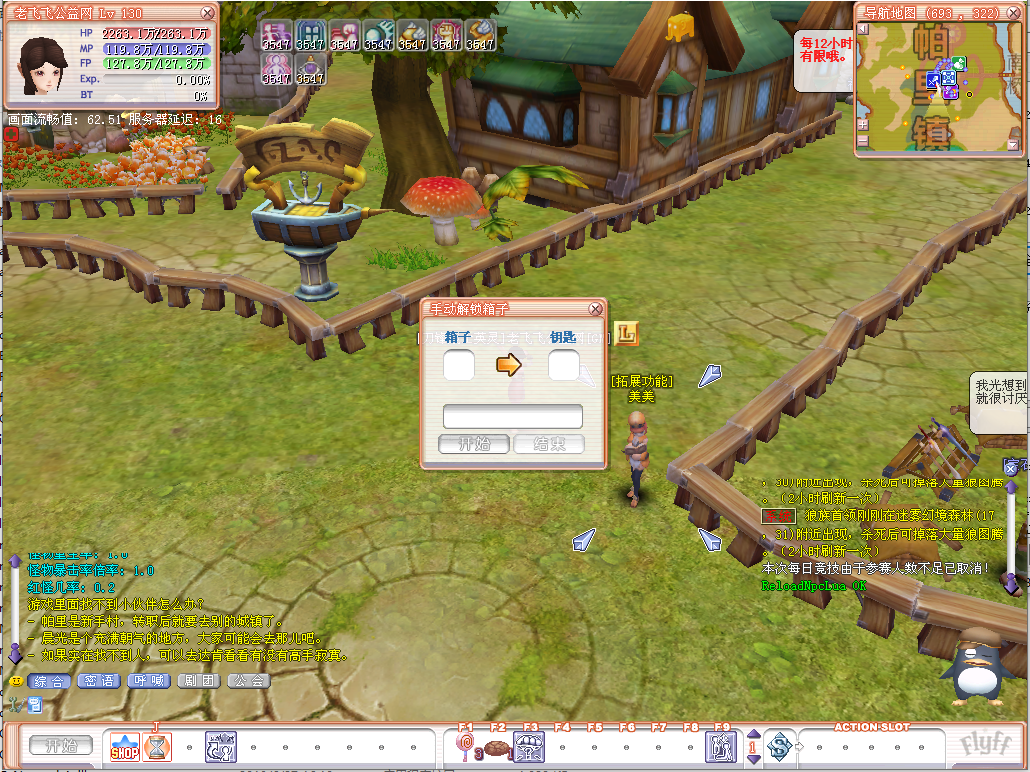Switch to the 密语 chat tab
This screenshot has height=772, width=1030.
(99, 681)
